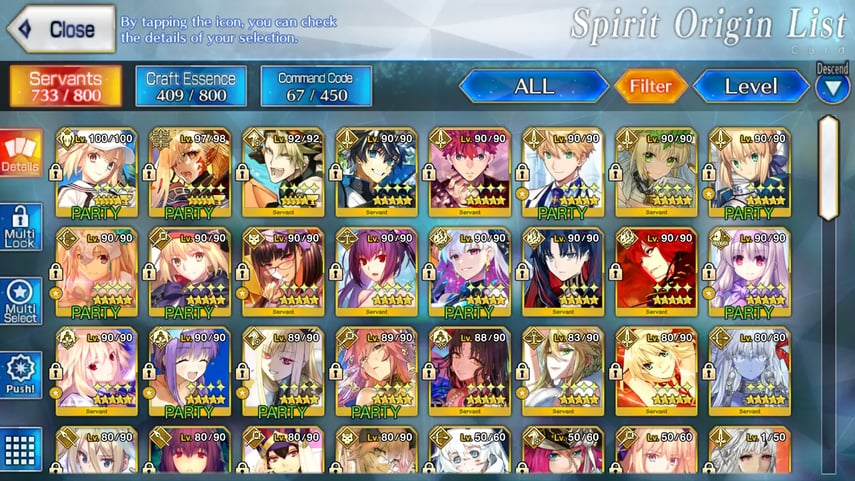
Task: Activate the Multi Lock mode
Action: 21,227
